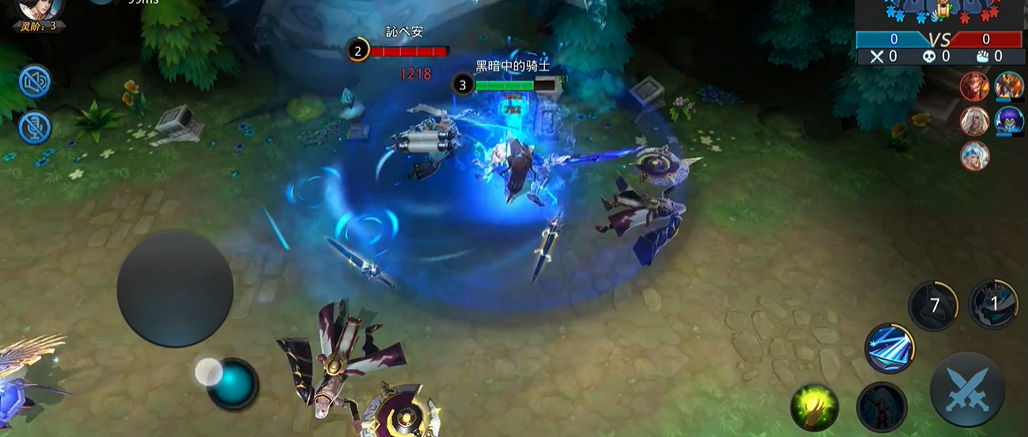Activate the blue ice slash skill
This screenshot has width=1028, height=437.
[x=889, y=348]
